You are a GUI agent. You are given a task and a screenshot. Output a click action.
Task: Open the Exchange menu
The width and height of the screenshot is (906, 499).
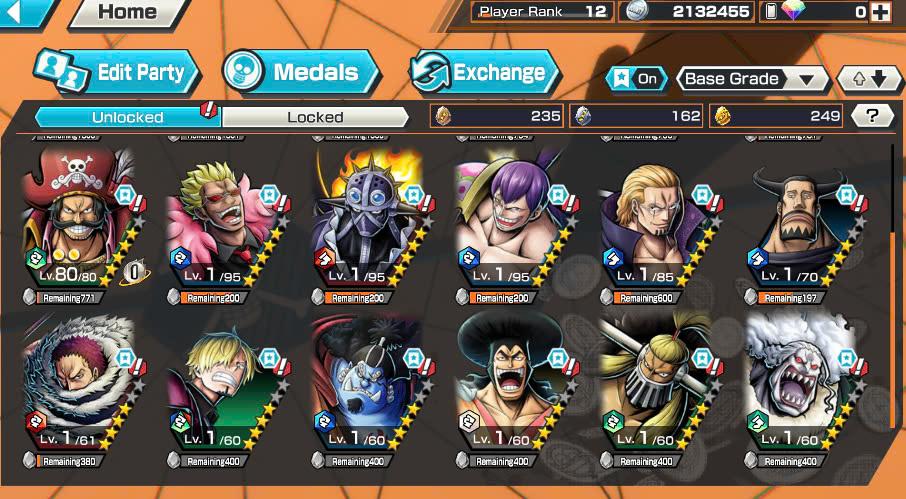pyautogui.click(x=486, y=72)
